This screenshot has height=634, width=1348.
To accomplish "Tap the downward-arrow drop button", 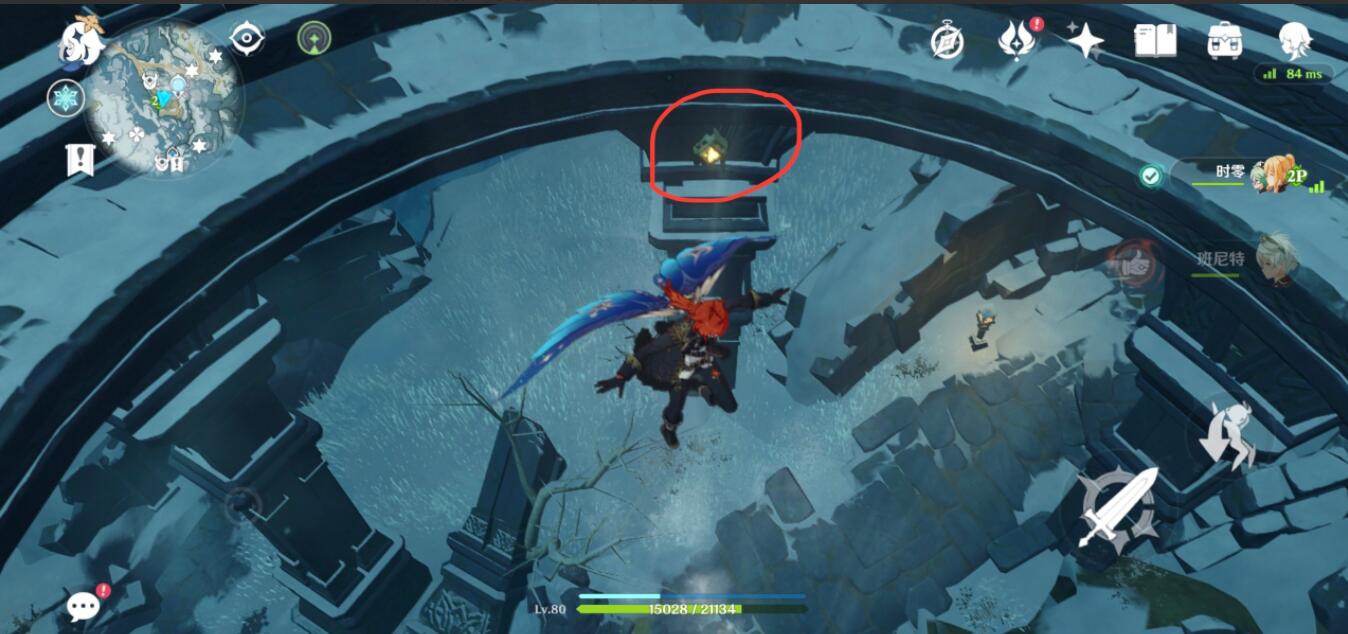I will coord(1228,435).
